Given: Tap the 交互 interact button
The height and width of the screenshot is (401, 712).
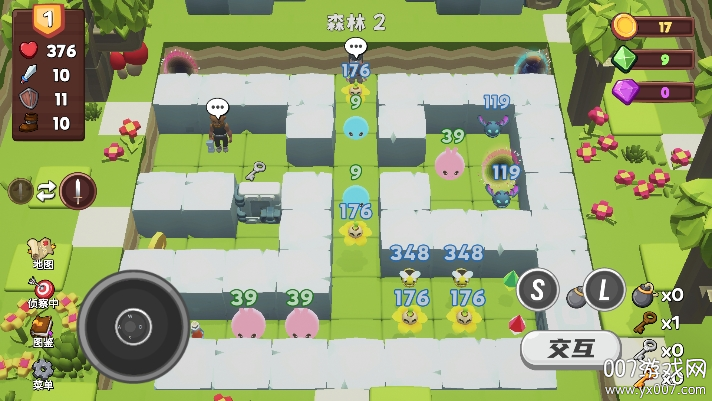Looking at the screenshot, I should click(x=571, y=349).
